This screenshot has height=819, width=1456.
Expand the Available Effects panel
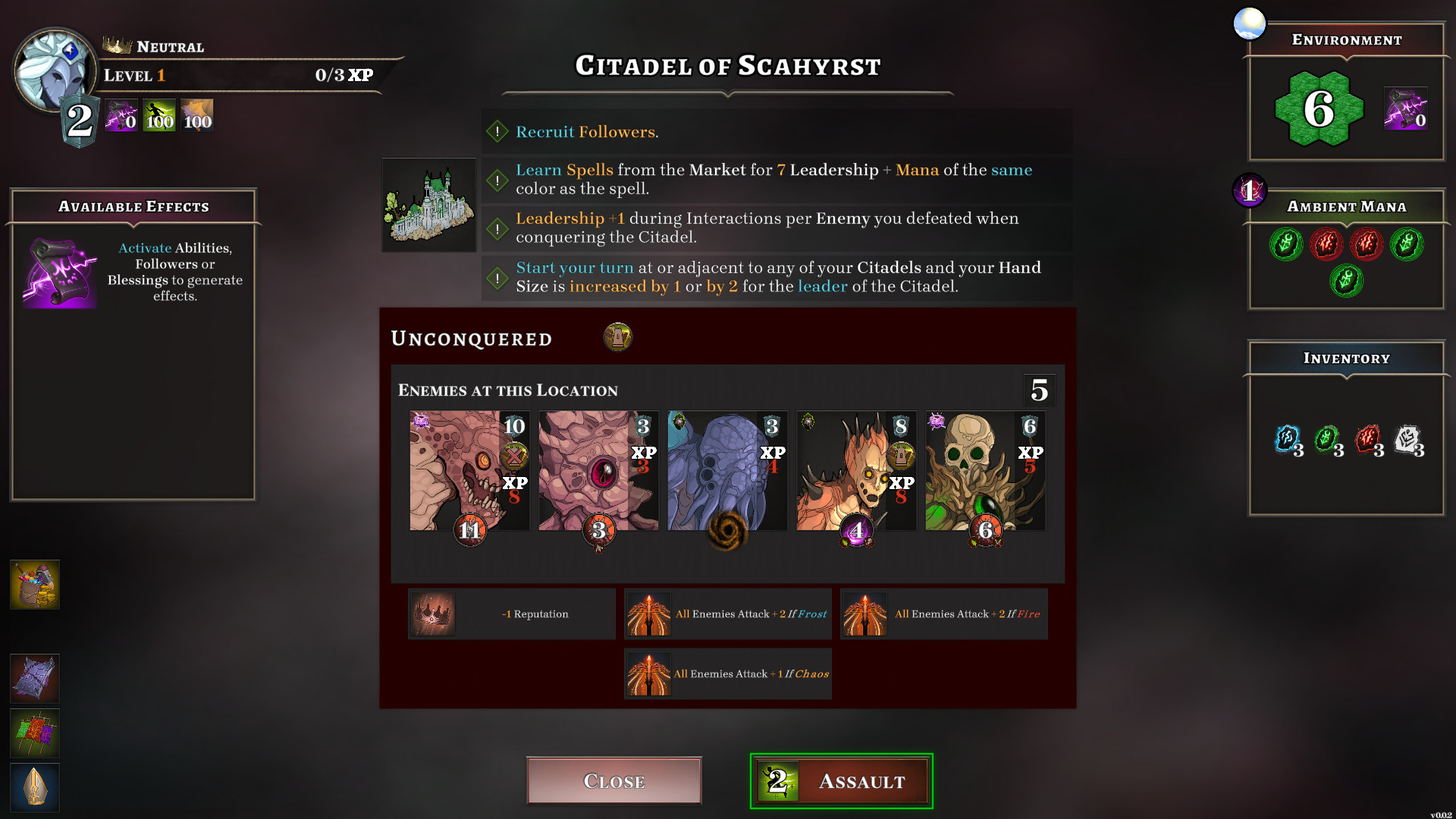[133, 206]
